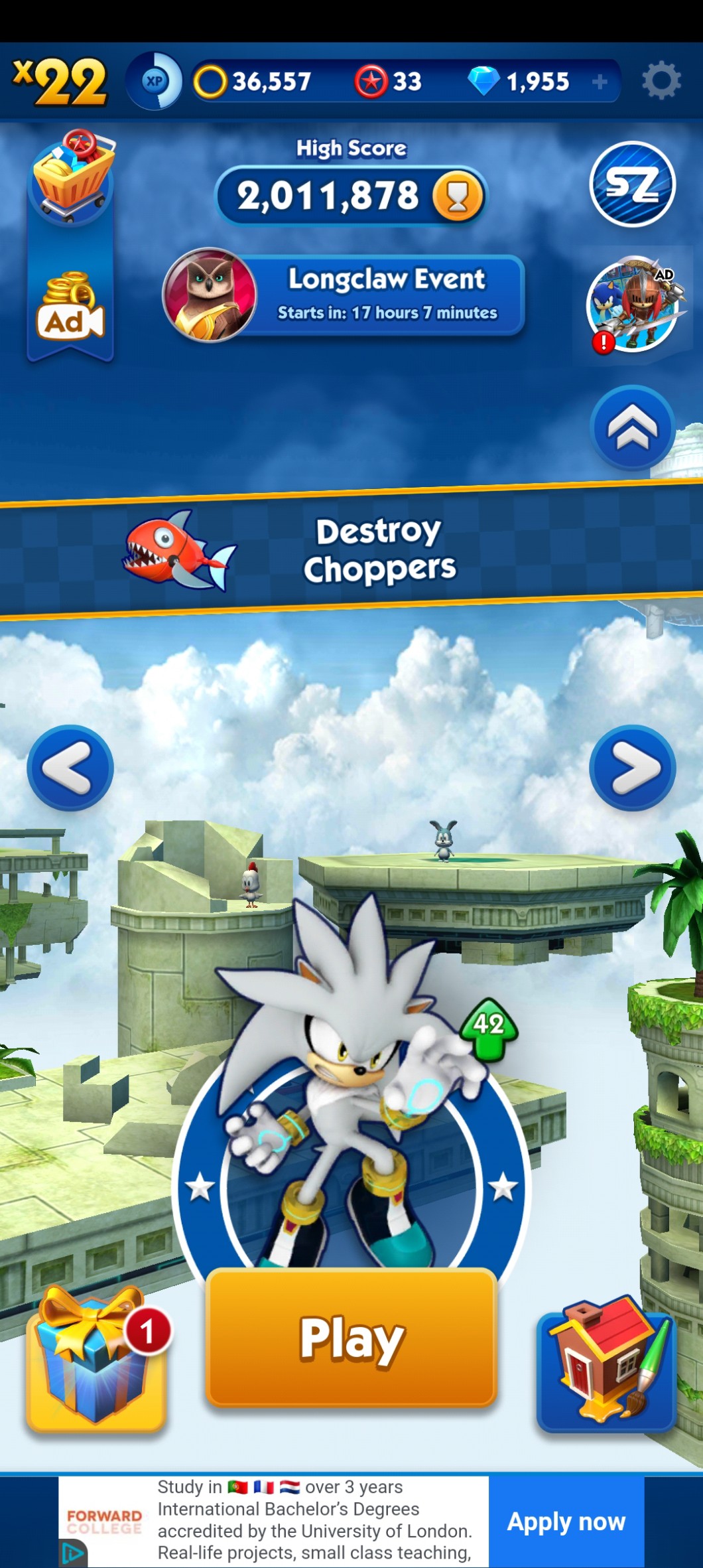Viewport: 703px width, 1568px height.
Task: Watch an ad for gold rings
Action: [70, 308]
